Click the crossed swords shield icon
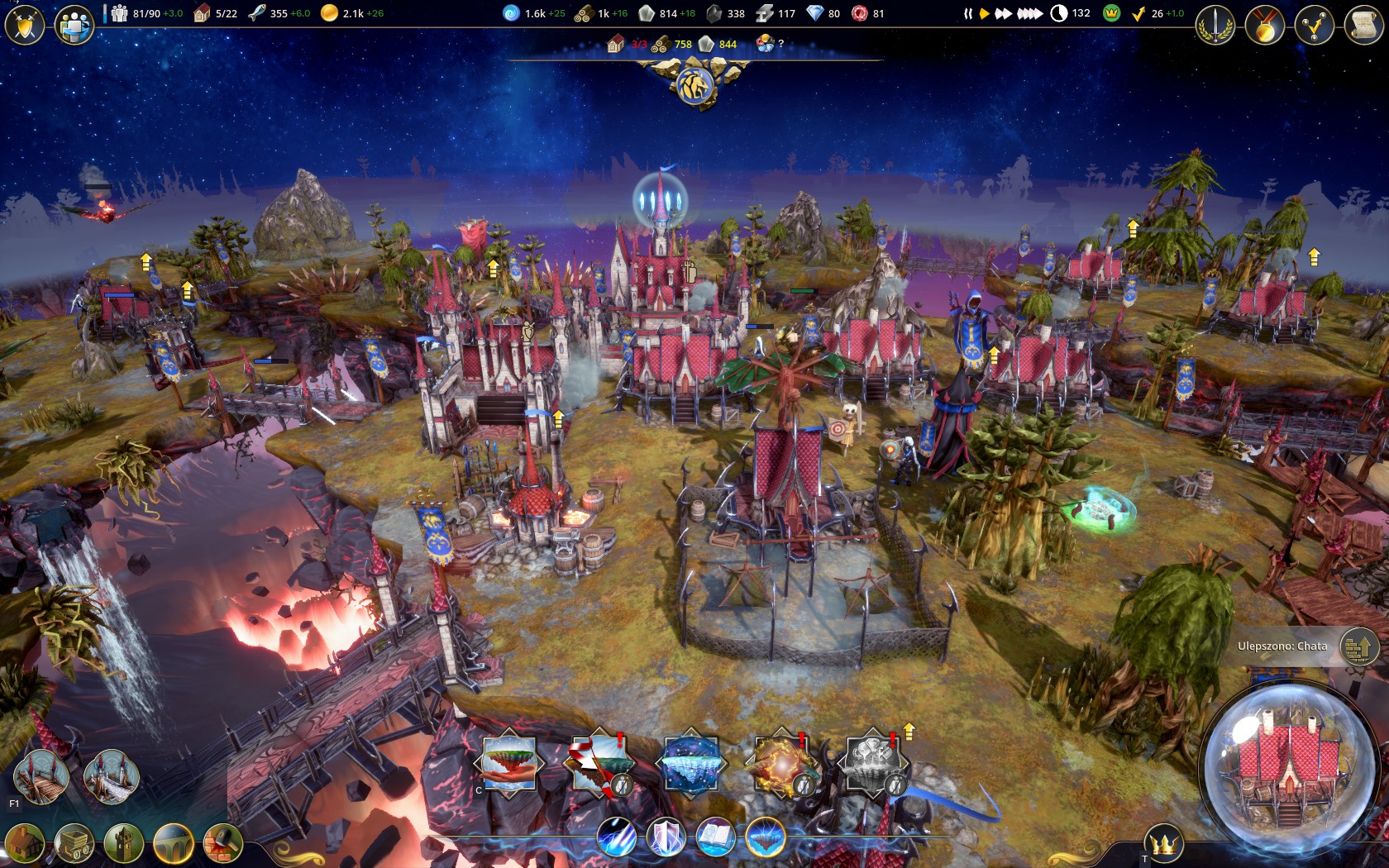The height and width of the screenshot is (868, 1389). (x=25, y=25)
